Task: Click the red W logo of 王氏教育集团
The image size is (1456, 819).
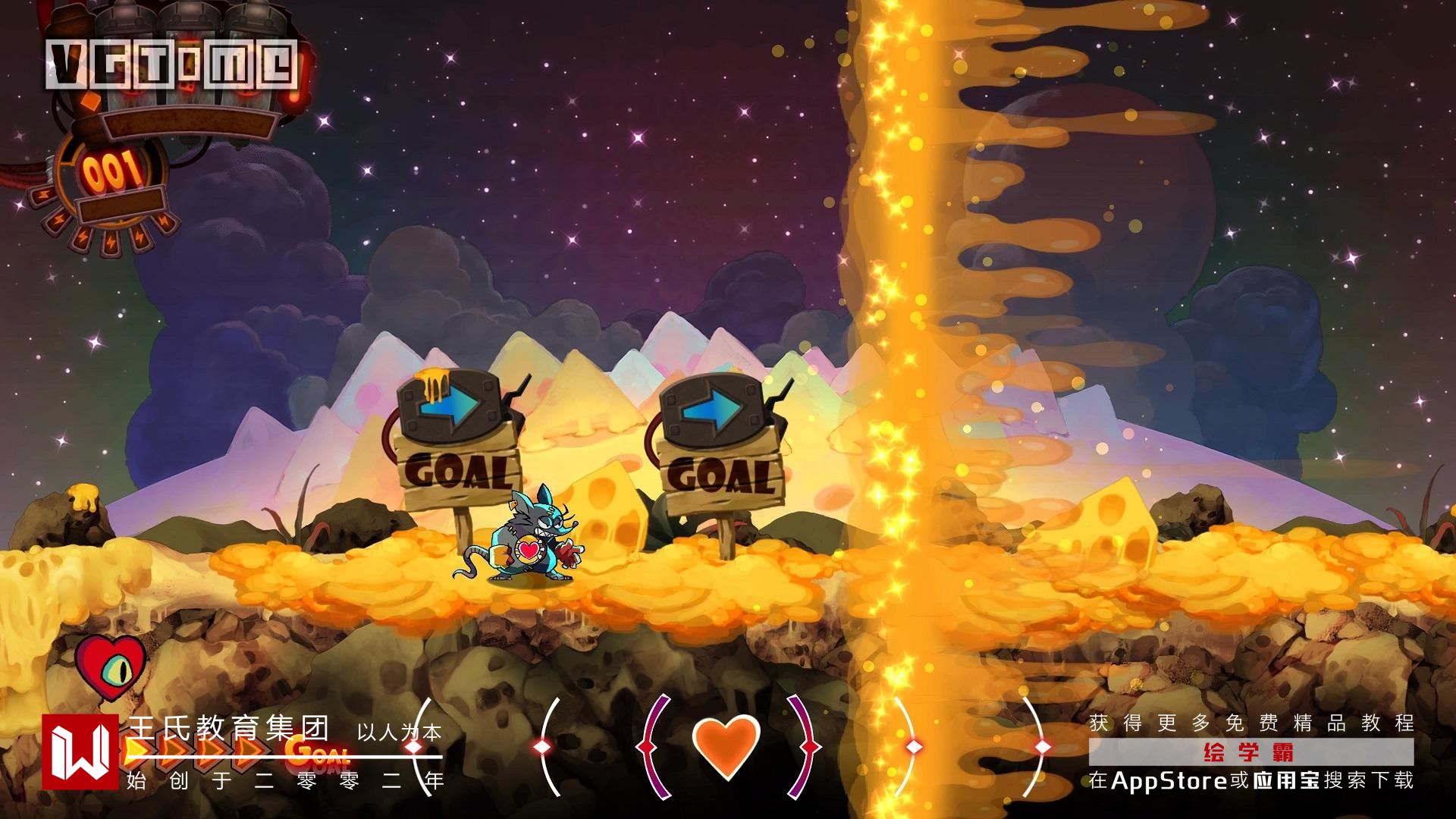Action: coord(80,752)
